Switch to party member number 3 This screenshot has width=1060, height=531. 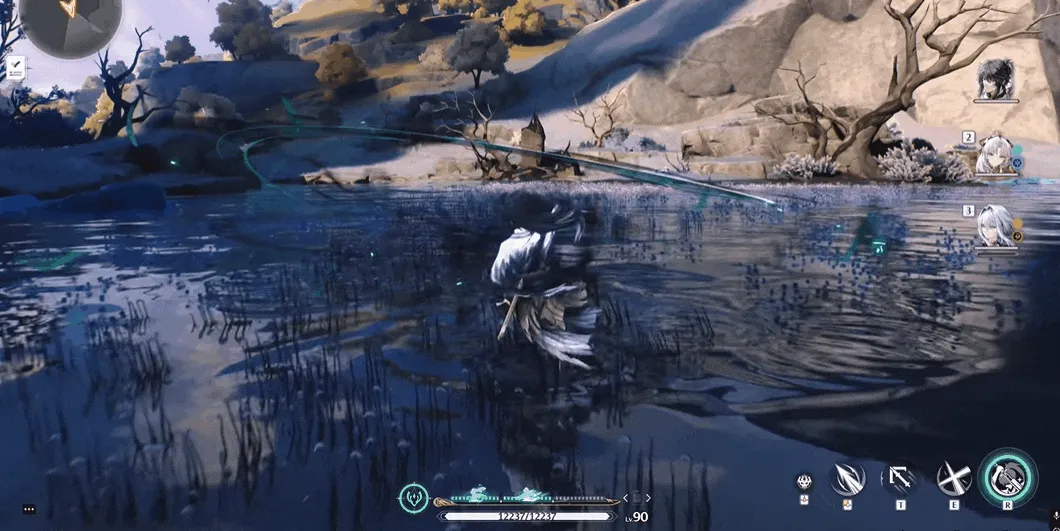click(x=996, y=226)
